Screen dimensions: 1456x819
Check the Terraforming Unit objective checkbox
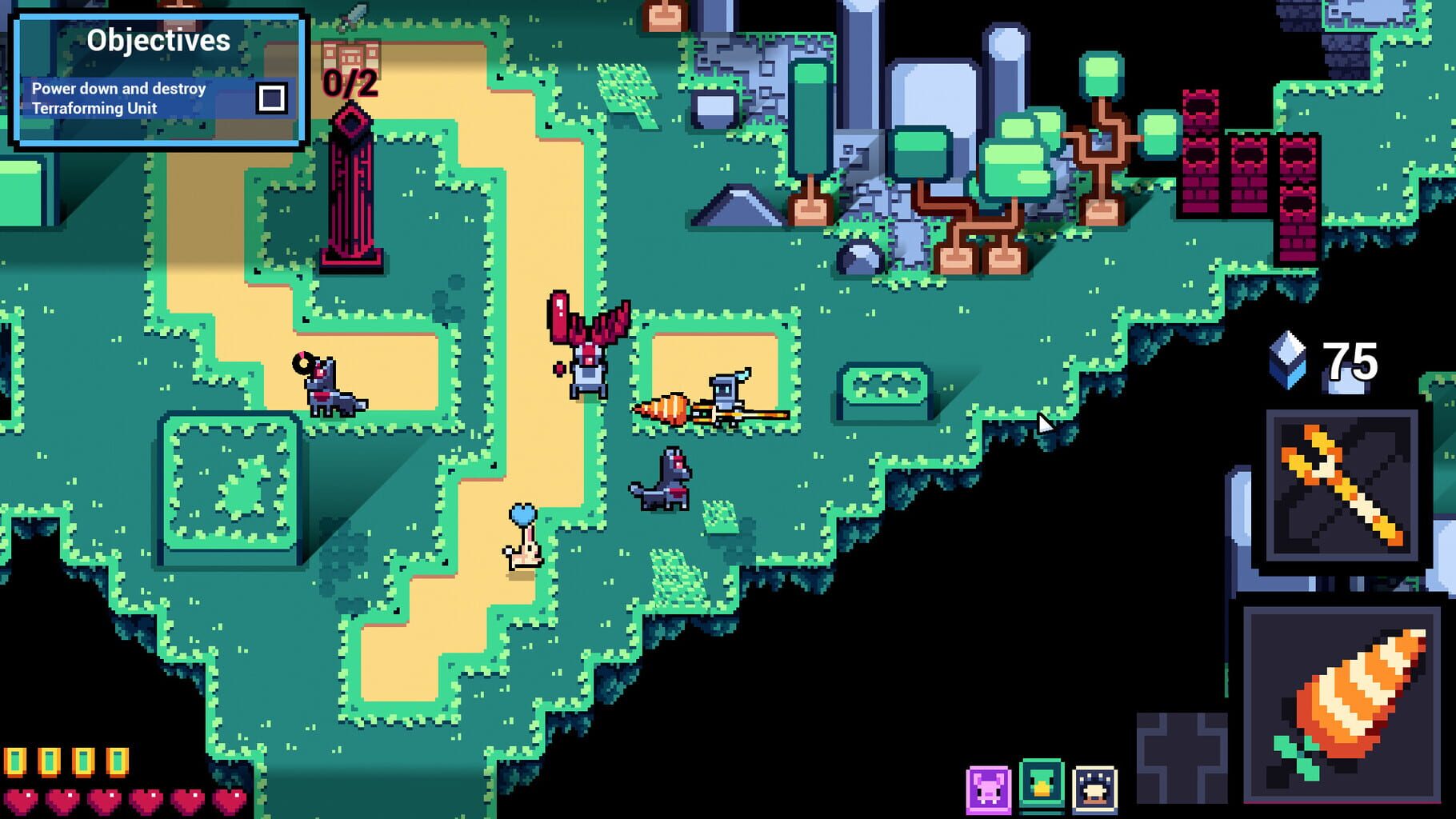tap(273, 97)
